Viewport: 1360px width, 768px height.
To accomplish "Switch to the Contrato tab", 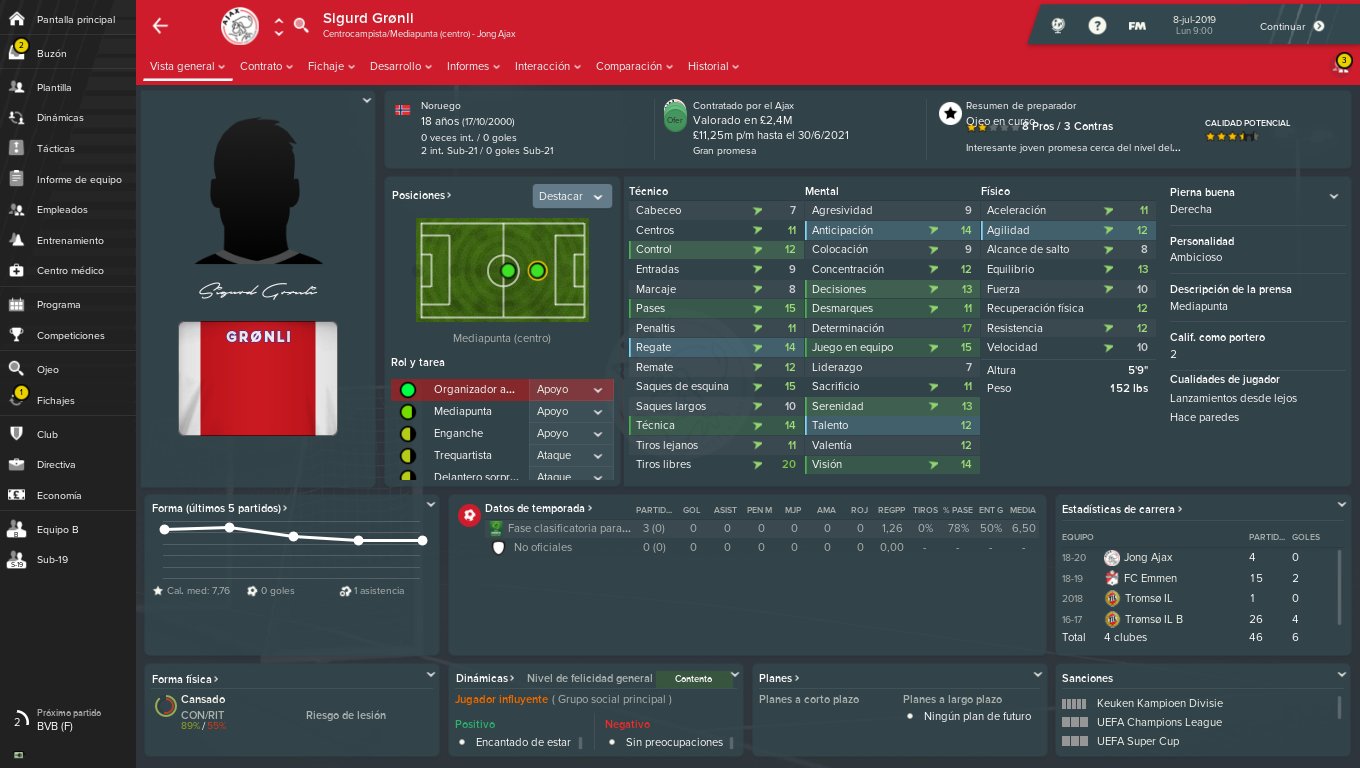I will point(265,67).
